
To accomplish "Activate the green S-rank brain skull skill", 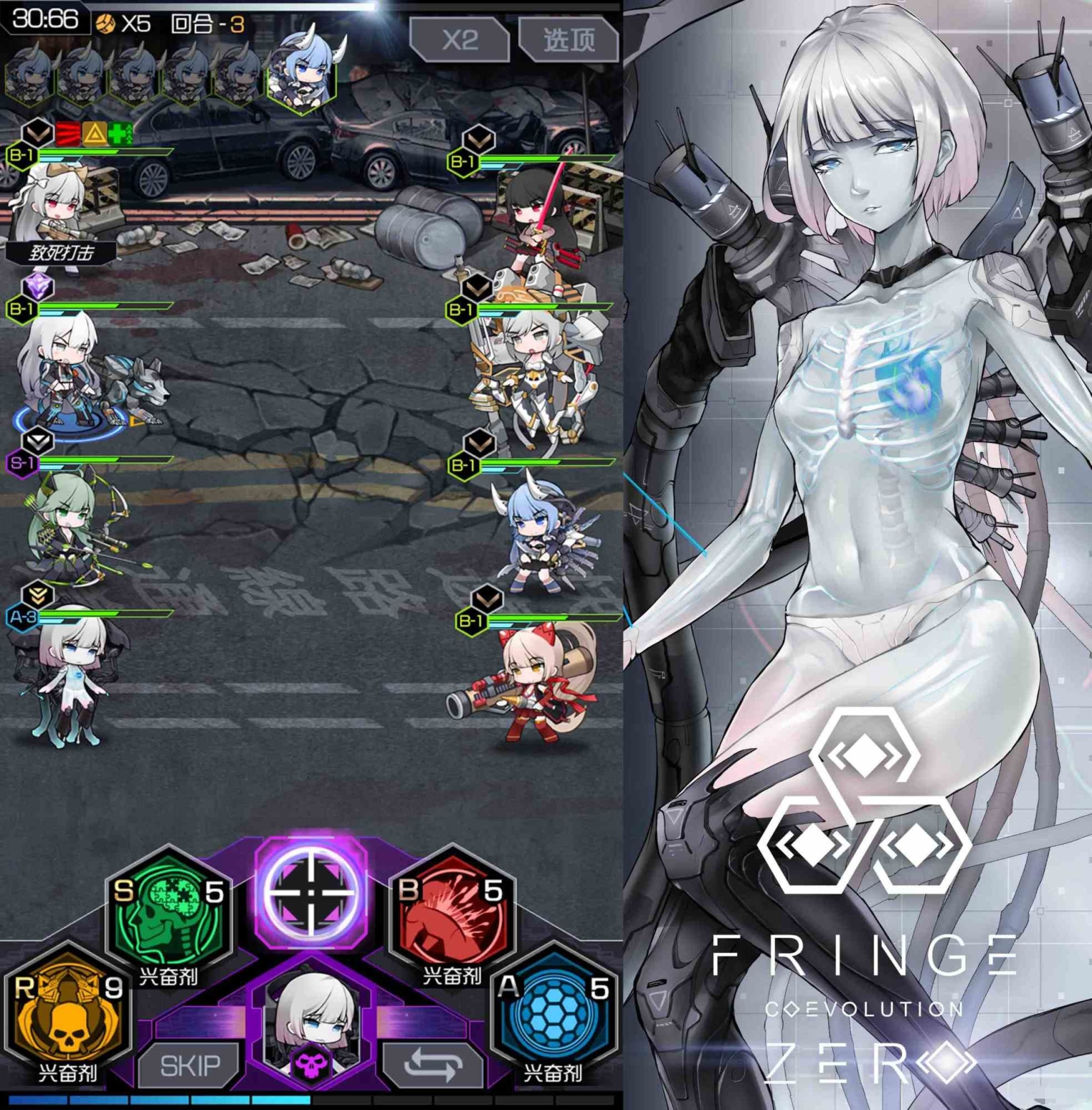I will 169,911.
